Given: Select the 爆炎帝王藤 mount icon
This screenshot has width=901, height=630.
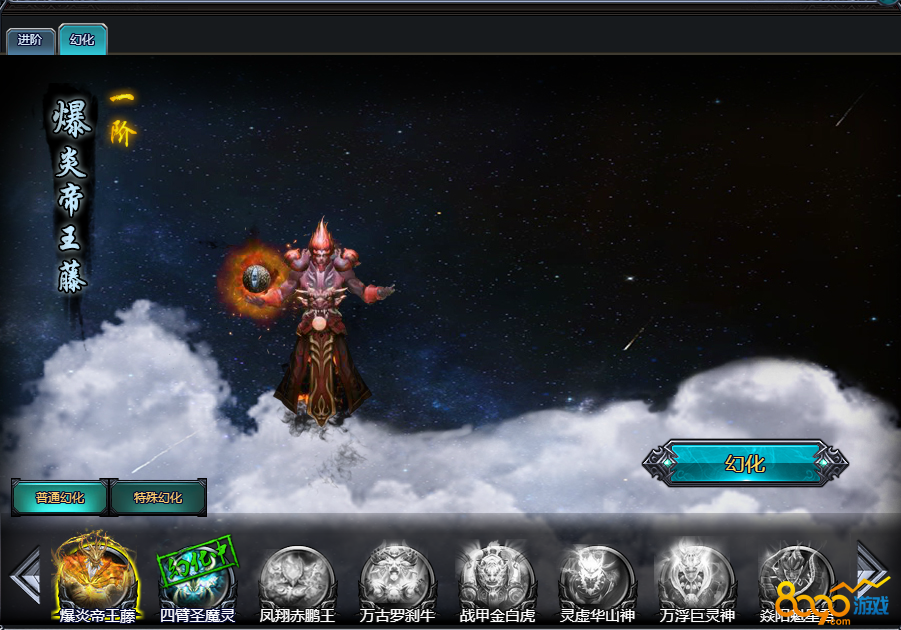Looking at the screenshot, I should (97, 577).
